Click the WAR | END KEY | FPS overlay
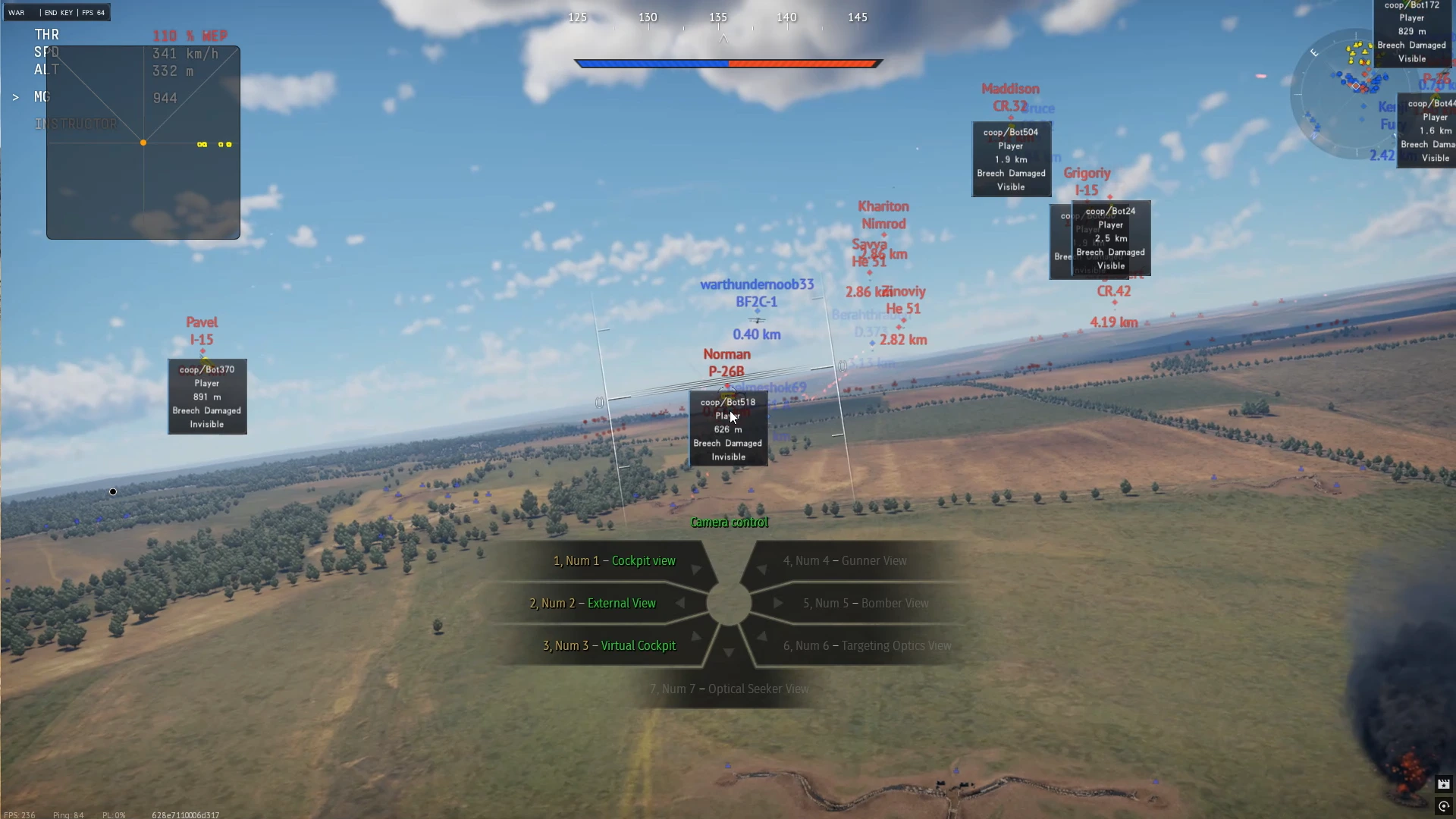This screenshot has width=1456, height=819. (56, 12)
